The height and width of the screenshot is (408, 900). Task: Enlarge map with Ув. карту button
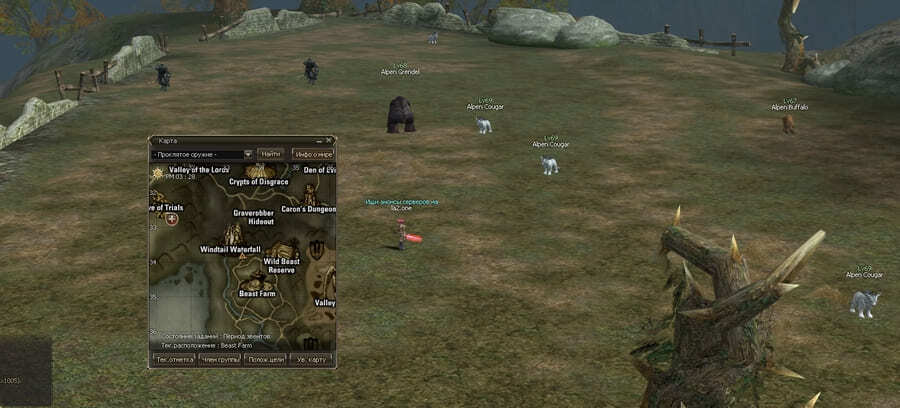311,358
